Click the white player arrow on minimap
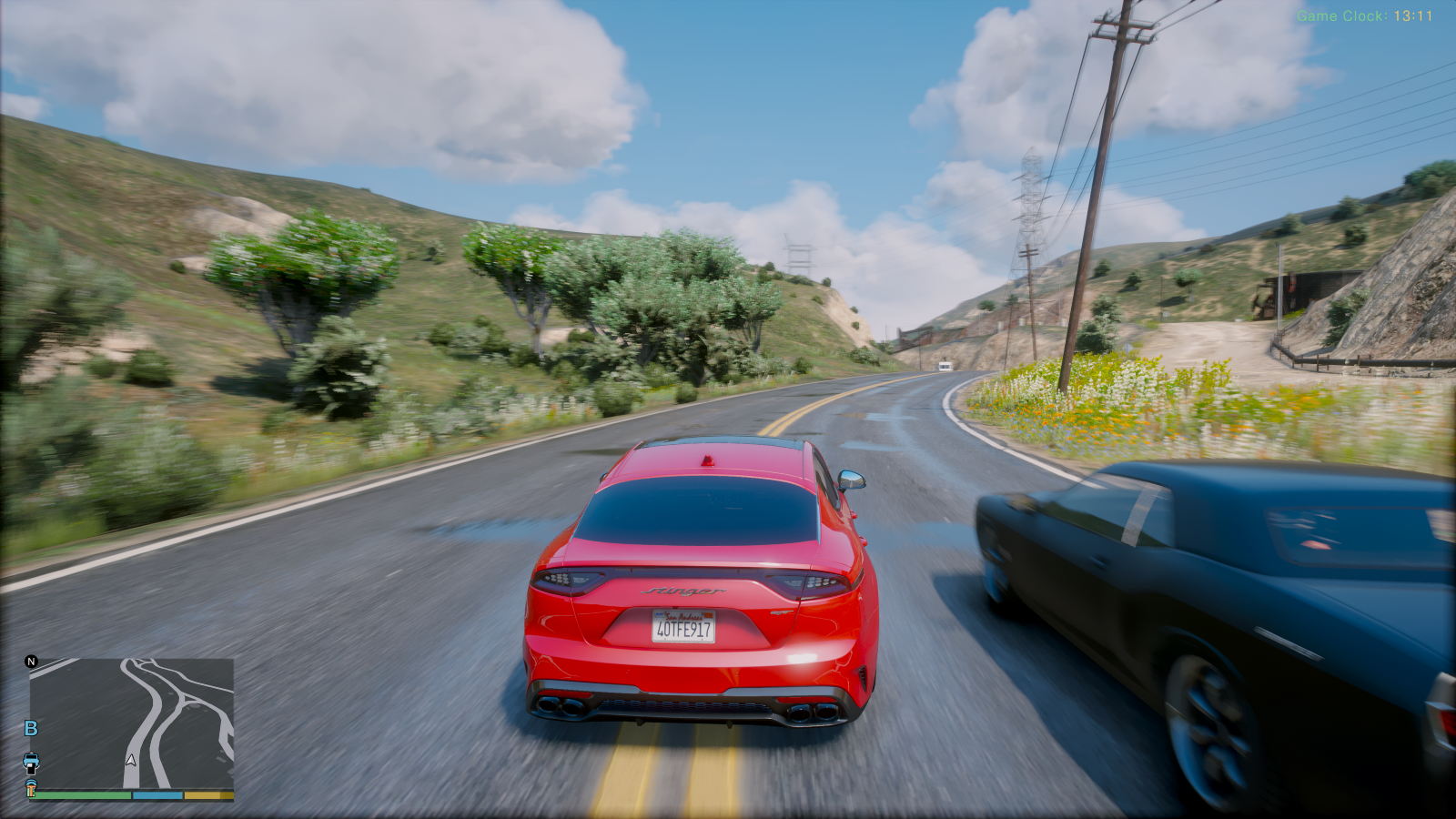 pos(131,759)
